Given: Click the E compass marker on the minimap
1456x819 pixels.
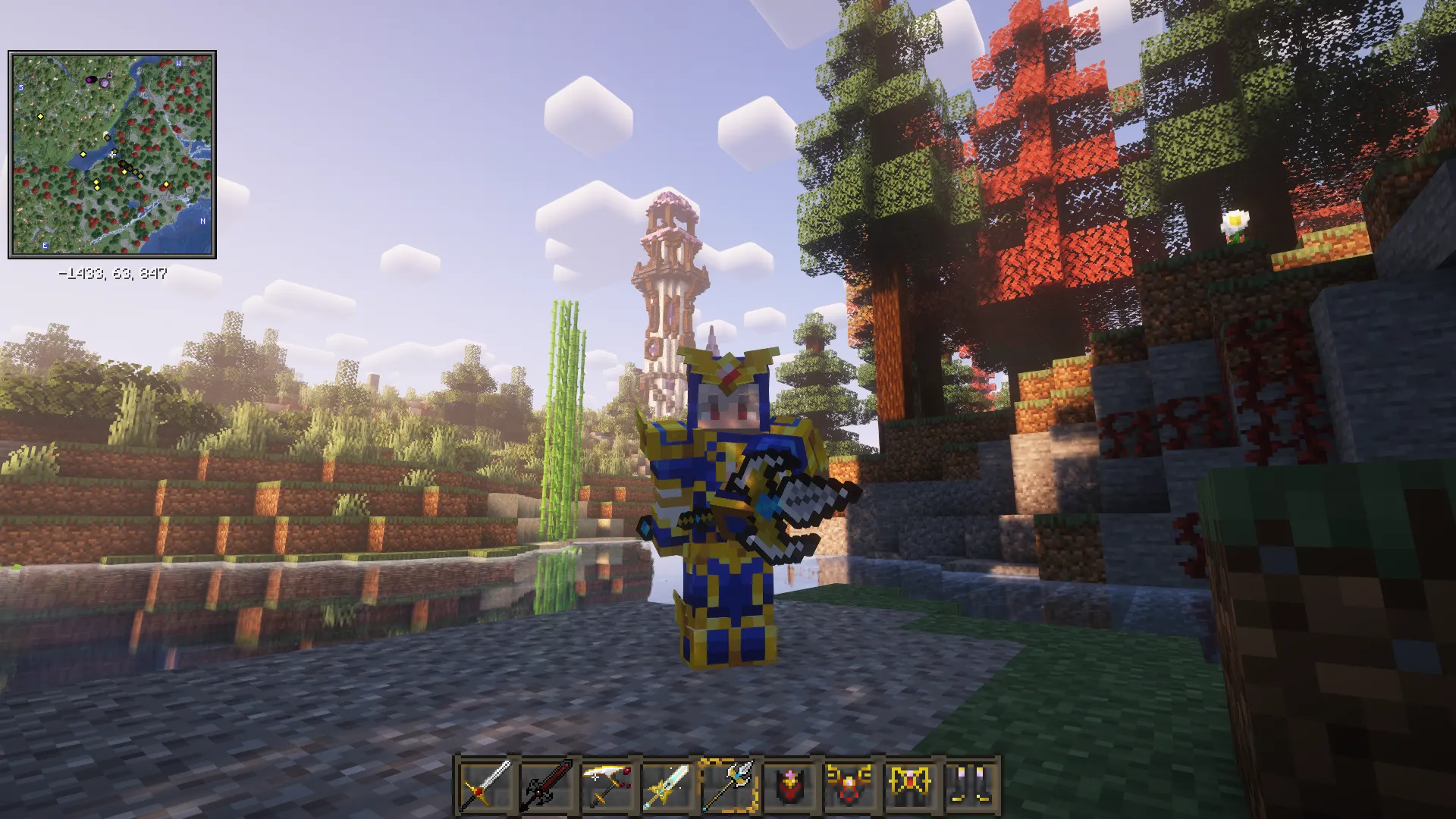Looking at the screenshot, I should point(45,244).
